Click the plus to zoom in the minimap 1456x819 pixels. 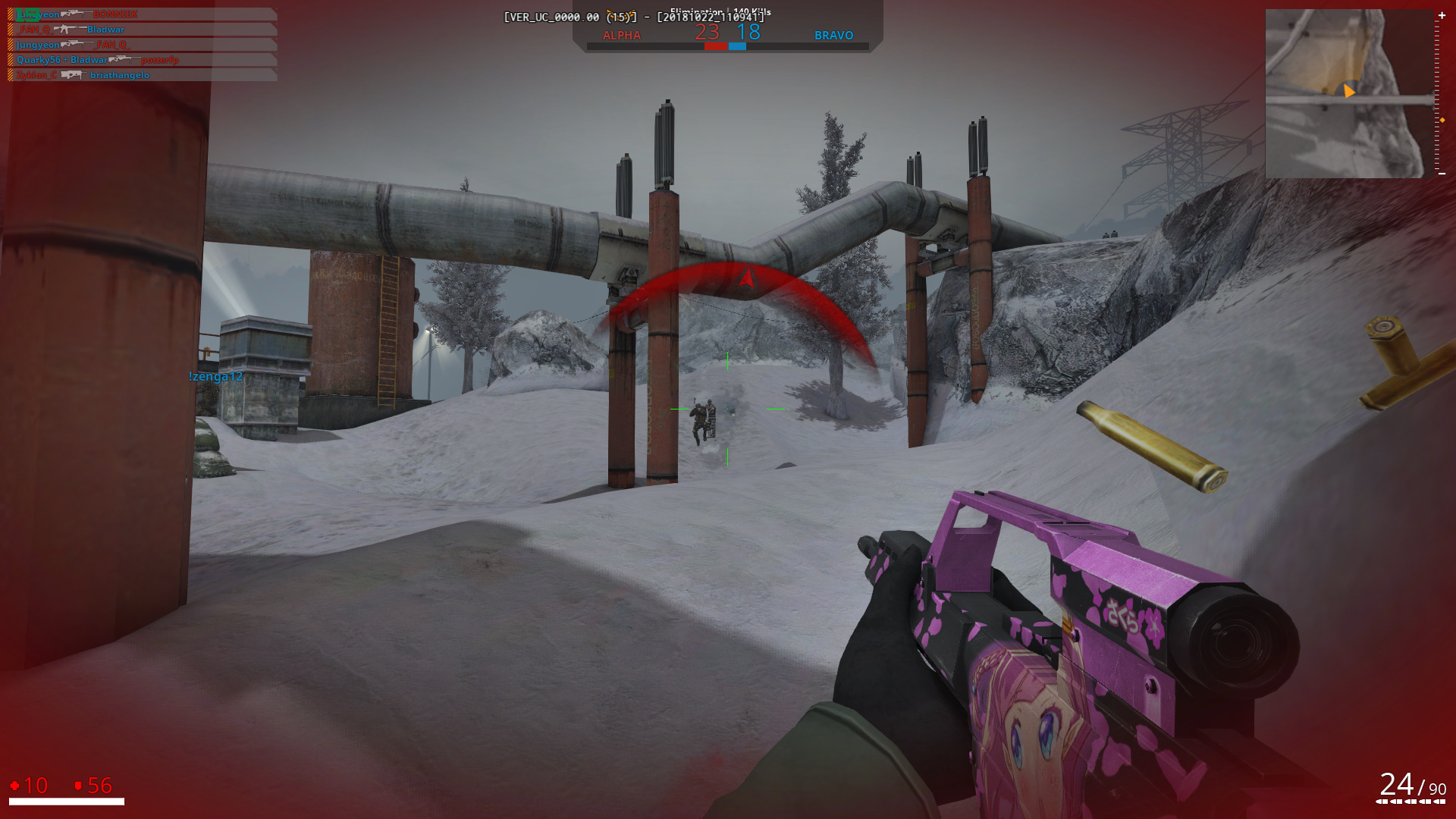[1442, 15]
